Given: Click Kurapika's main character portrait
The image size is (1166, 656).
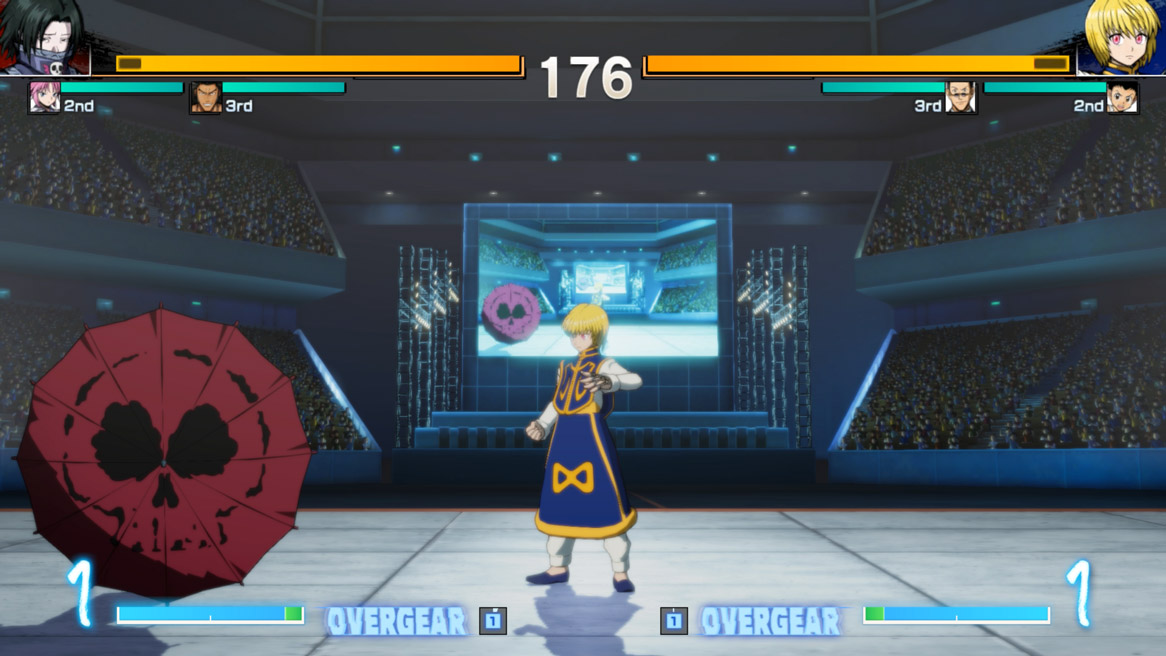Looking at the screenshot, I should coord(1121,37).
